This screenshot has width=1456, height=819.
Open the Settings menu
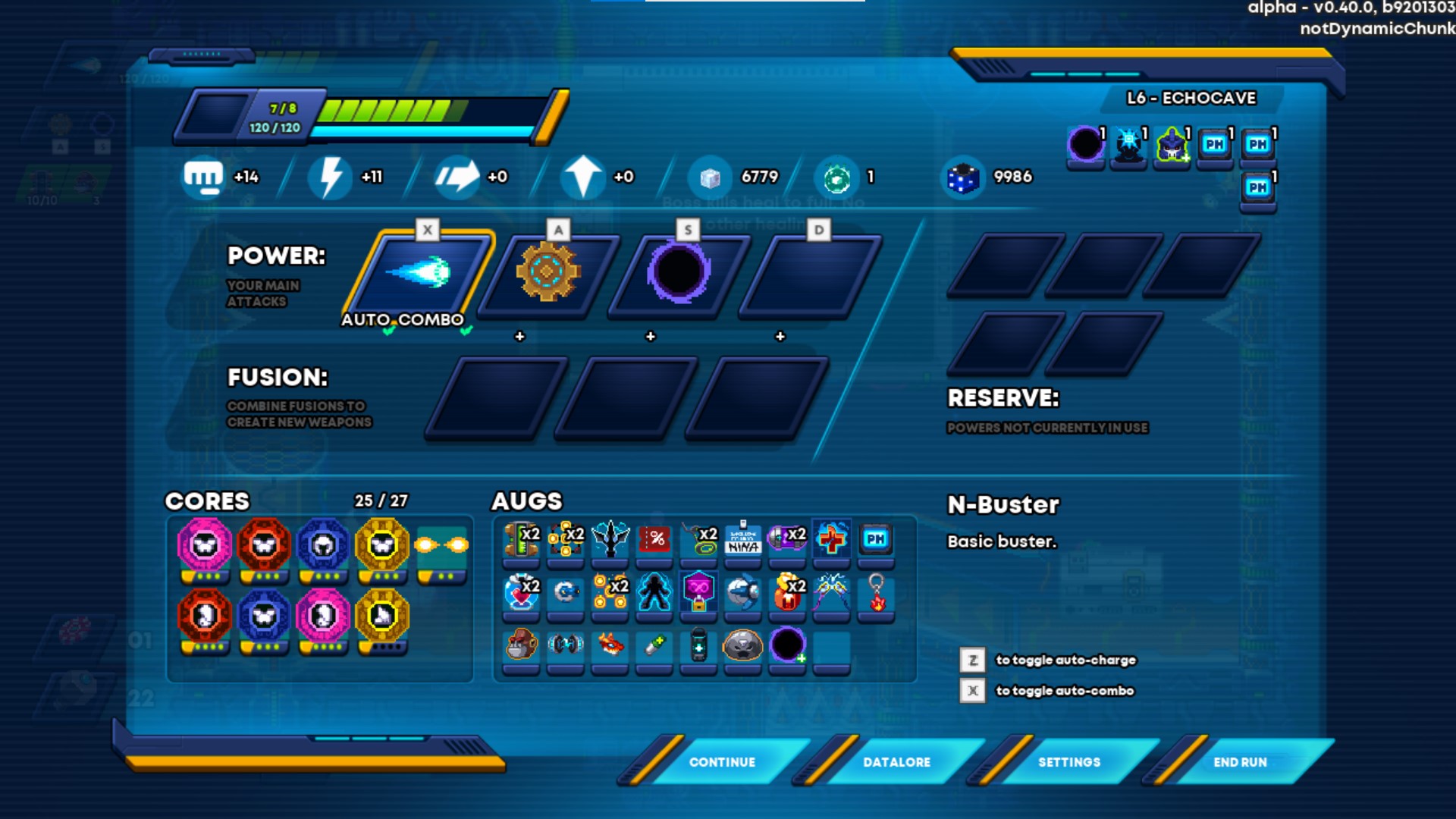tap(1068, 761)
